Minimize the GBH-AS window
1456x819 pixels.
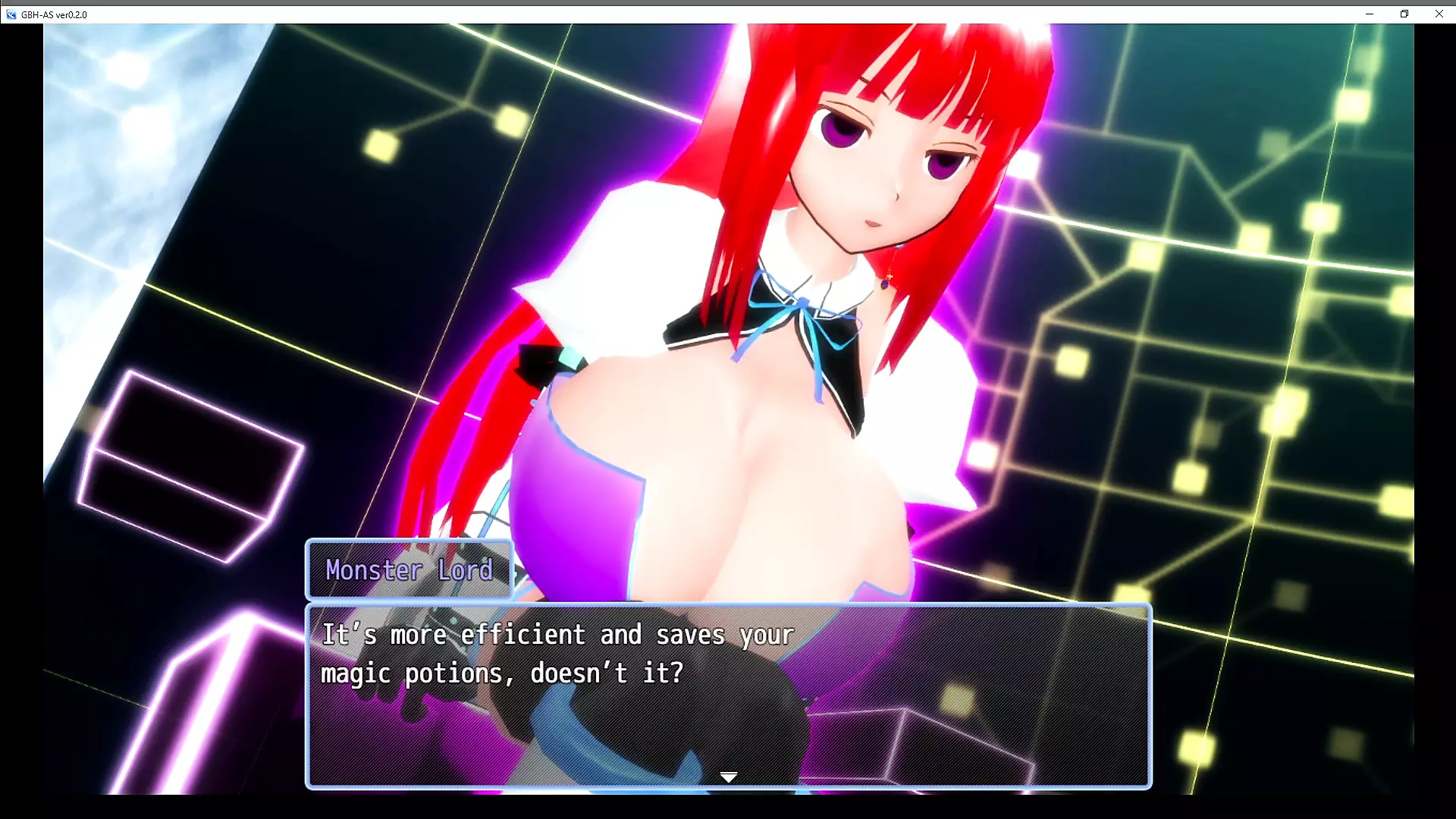[x=1369, y=14]
